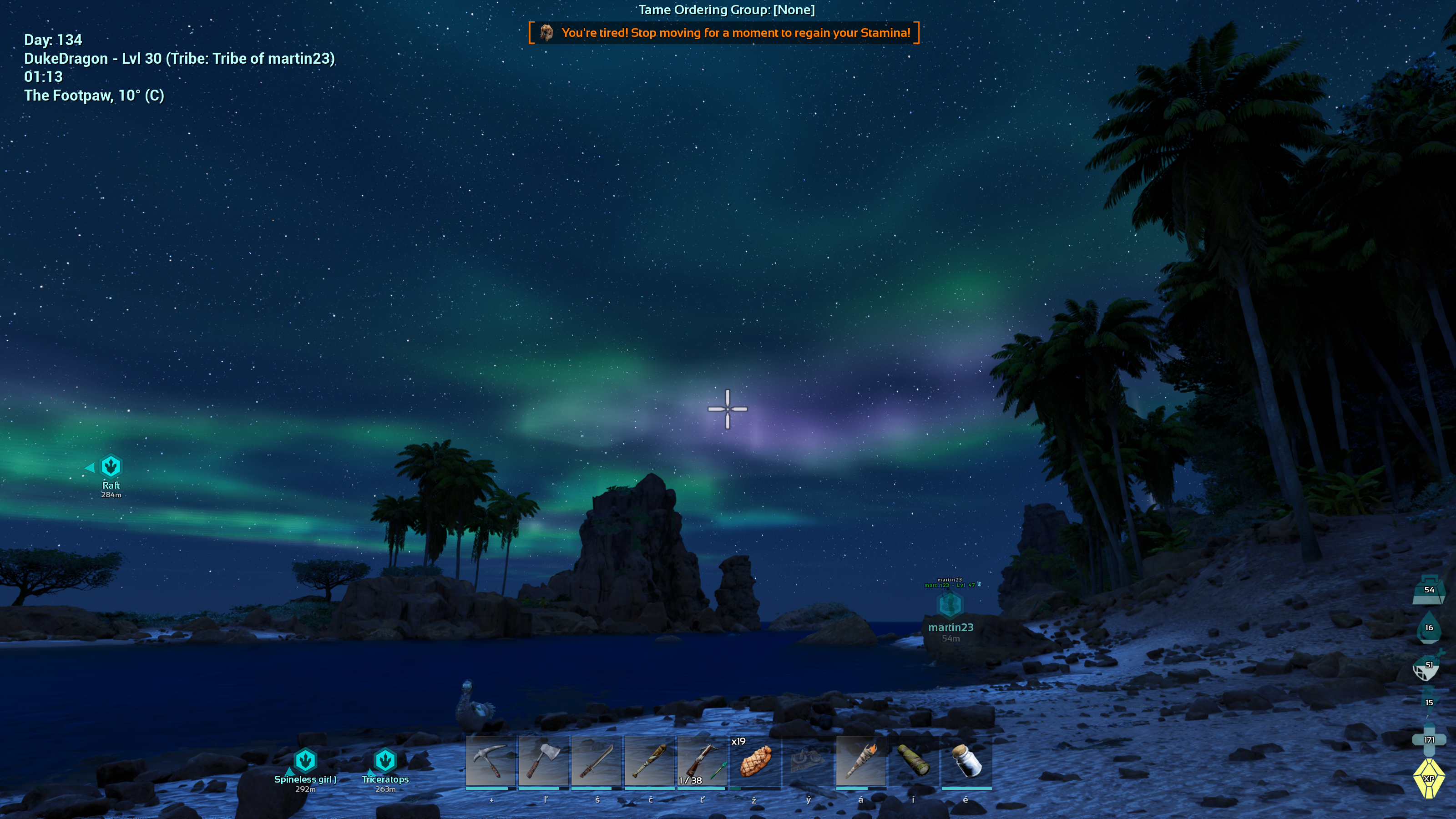Click the yellow XP level-up icon
The height and width of the screenshot is (819, 1456).
(x=1428, y=779)
